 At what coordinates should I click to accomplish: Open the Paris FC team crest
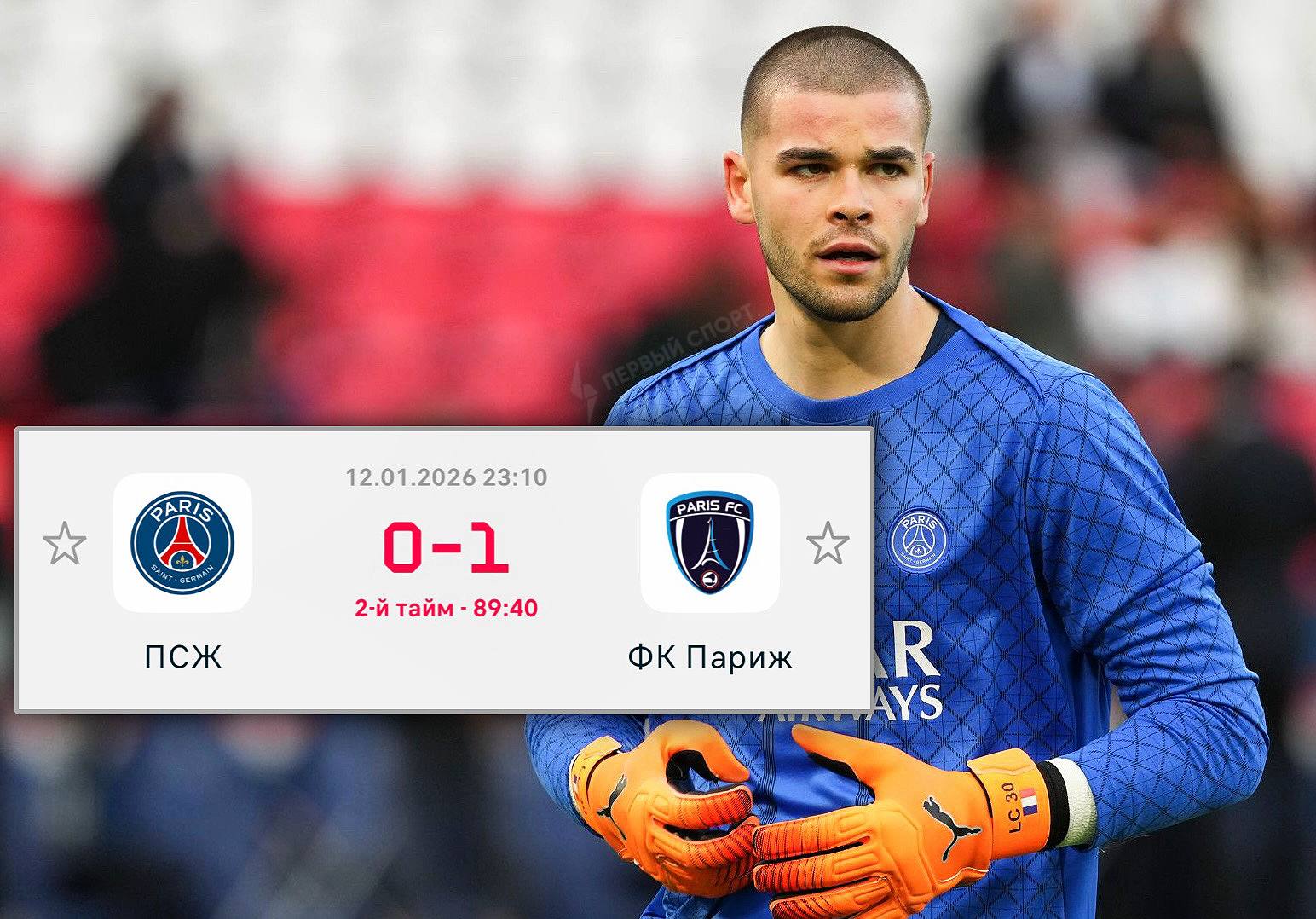point(709,543)
